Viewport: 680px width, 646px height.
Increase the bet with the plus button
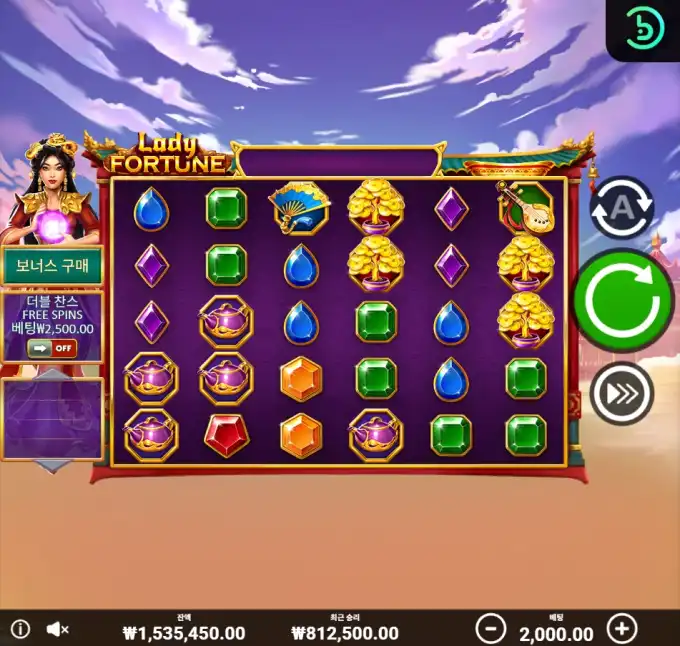622,628
